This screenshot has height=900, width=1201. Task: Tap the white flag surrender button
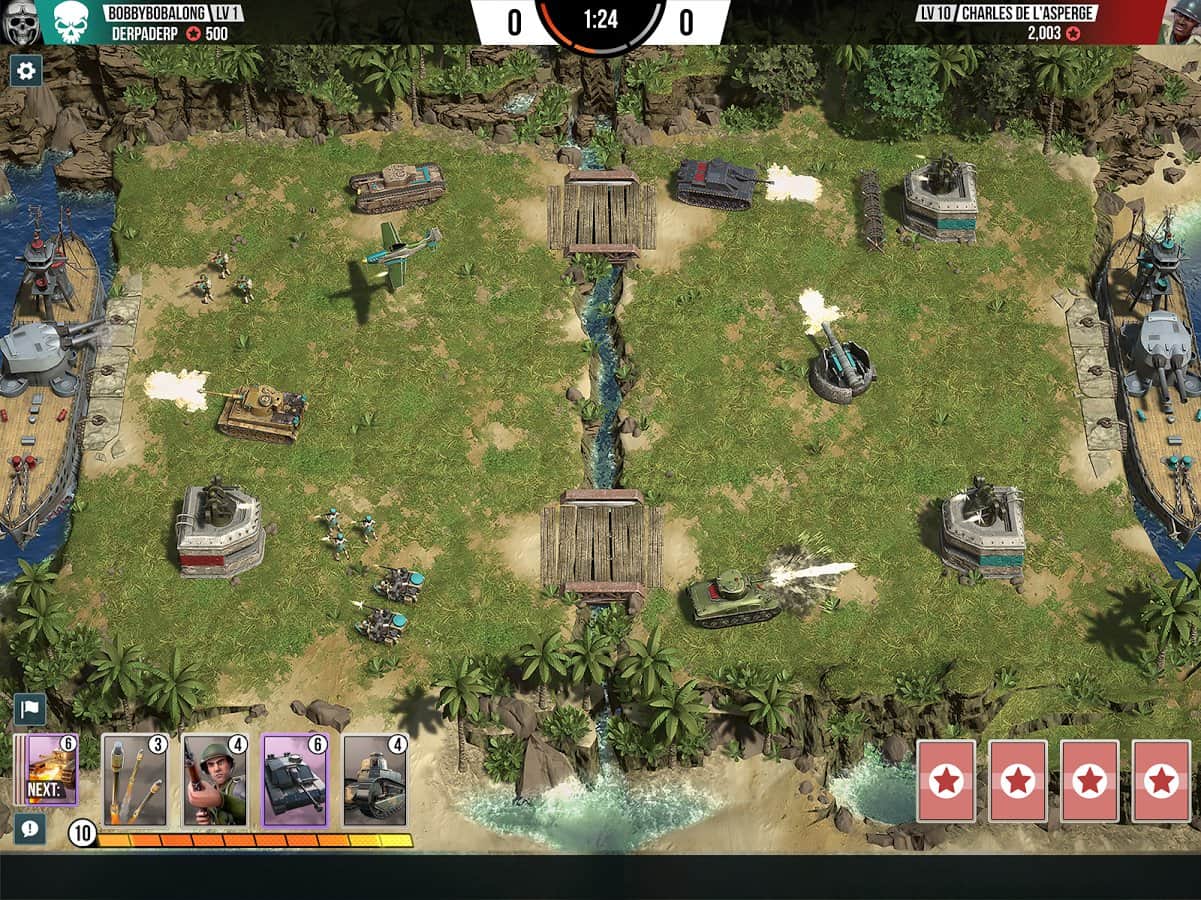click(x=29, y=709)
